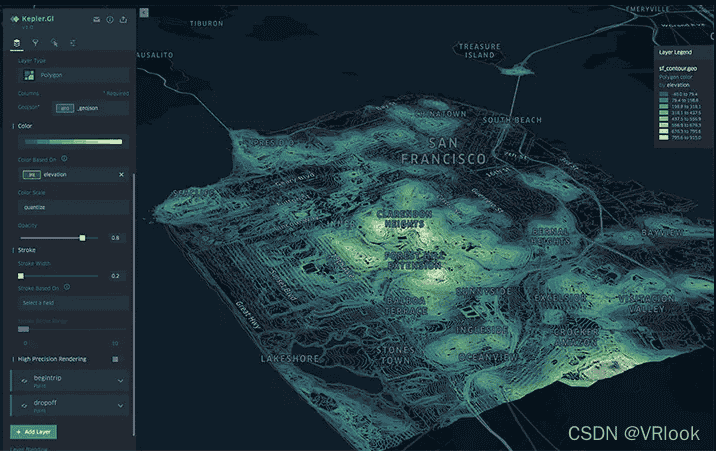Image resolution: width=716 pixels, height=451 pixels.
Task: Click the Stroke Width slider handle
Action: pyautogui.click(x=20, y=275)
